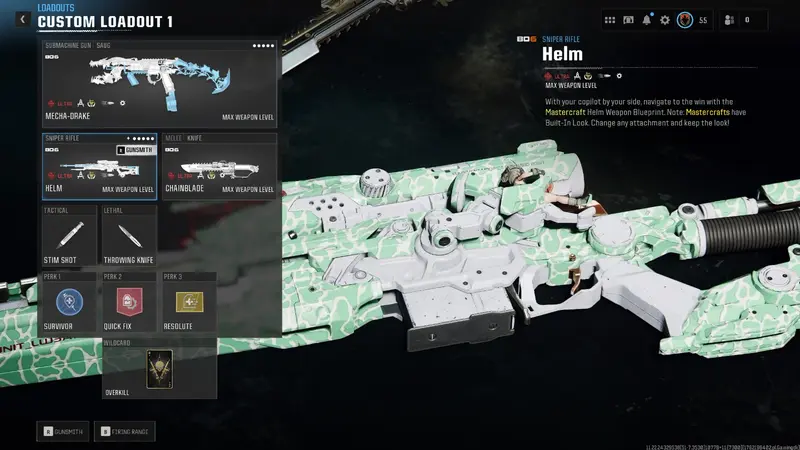Open the icon left of the bell
Viewport: 800px width, 450px height.
(629, 19)
